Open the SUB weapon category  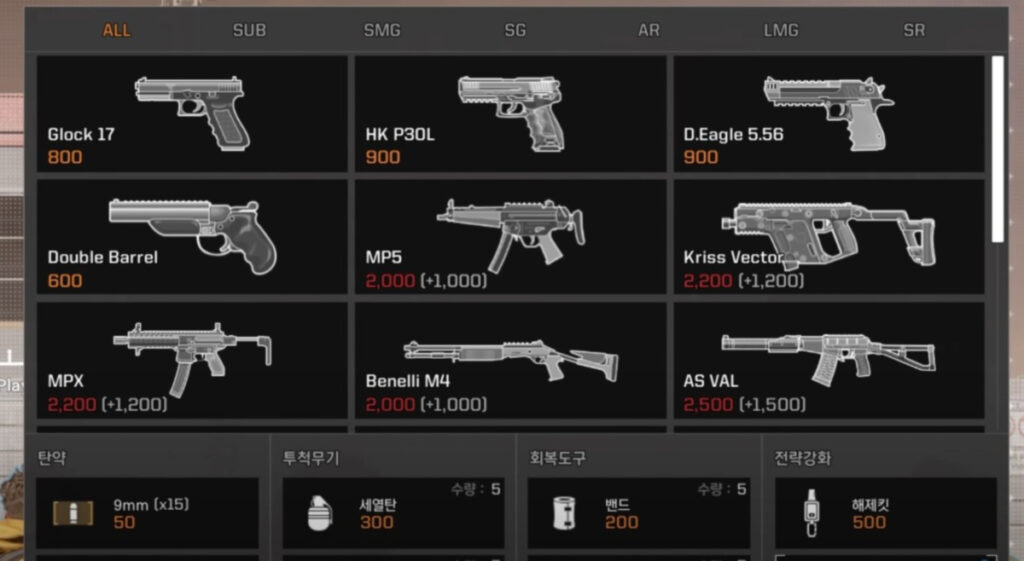pyautogui.click(x=249, y=30)
